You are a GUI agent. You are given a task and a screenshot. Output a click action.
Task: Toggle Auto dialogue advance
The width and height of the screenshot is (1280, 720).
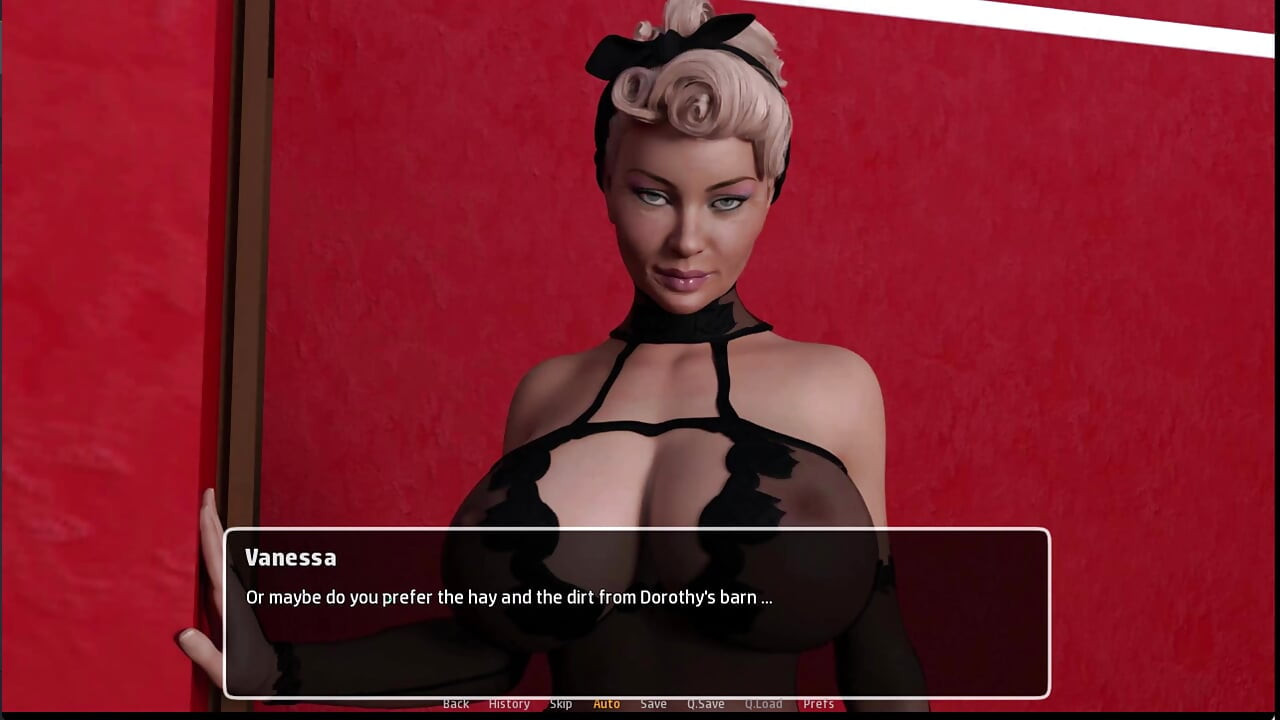pos(607,704)
